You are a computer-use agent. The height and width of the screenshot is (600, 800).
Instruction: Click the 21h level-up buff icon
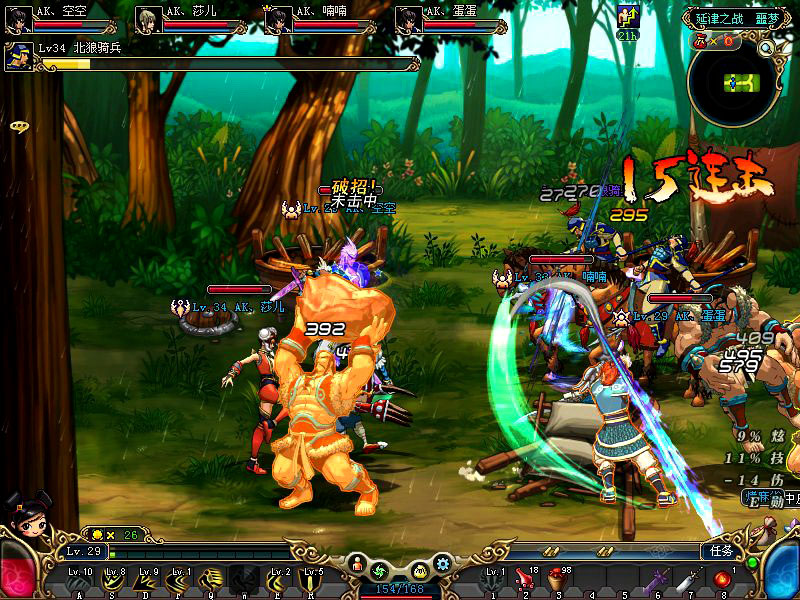(x=629, y=20)
